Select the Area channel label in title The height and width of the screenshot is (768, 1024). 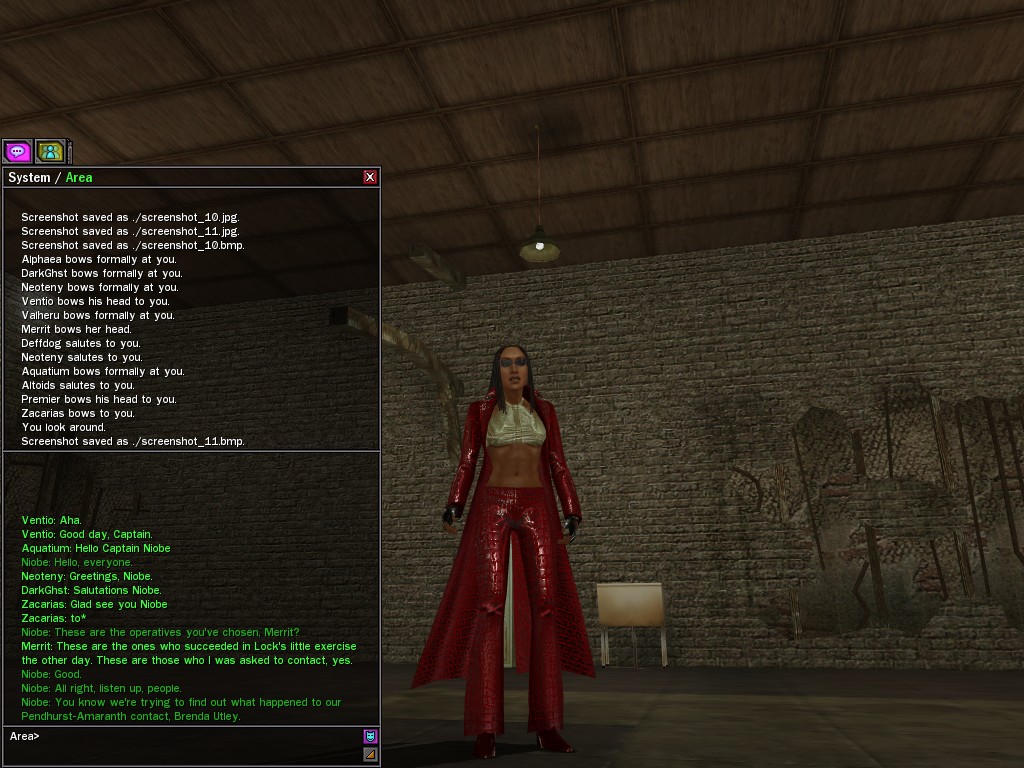(x=79, y=178)
